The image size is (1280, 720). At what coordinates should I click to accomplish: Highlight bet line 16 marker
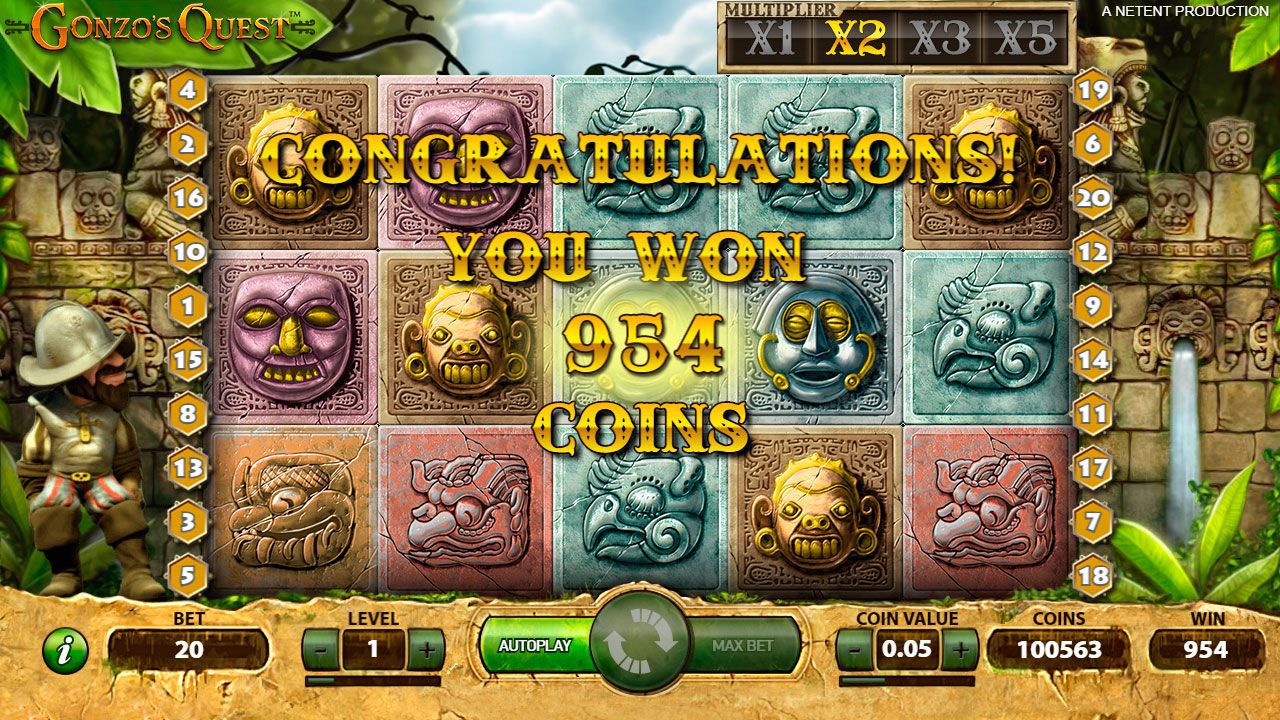coord(187,198)
